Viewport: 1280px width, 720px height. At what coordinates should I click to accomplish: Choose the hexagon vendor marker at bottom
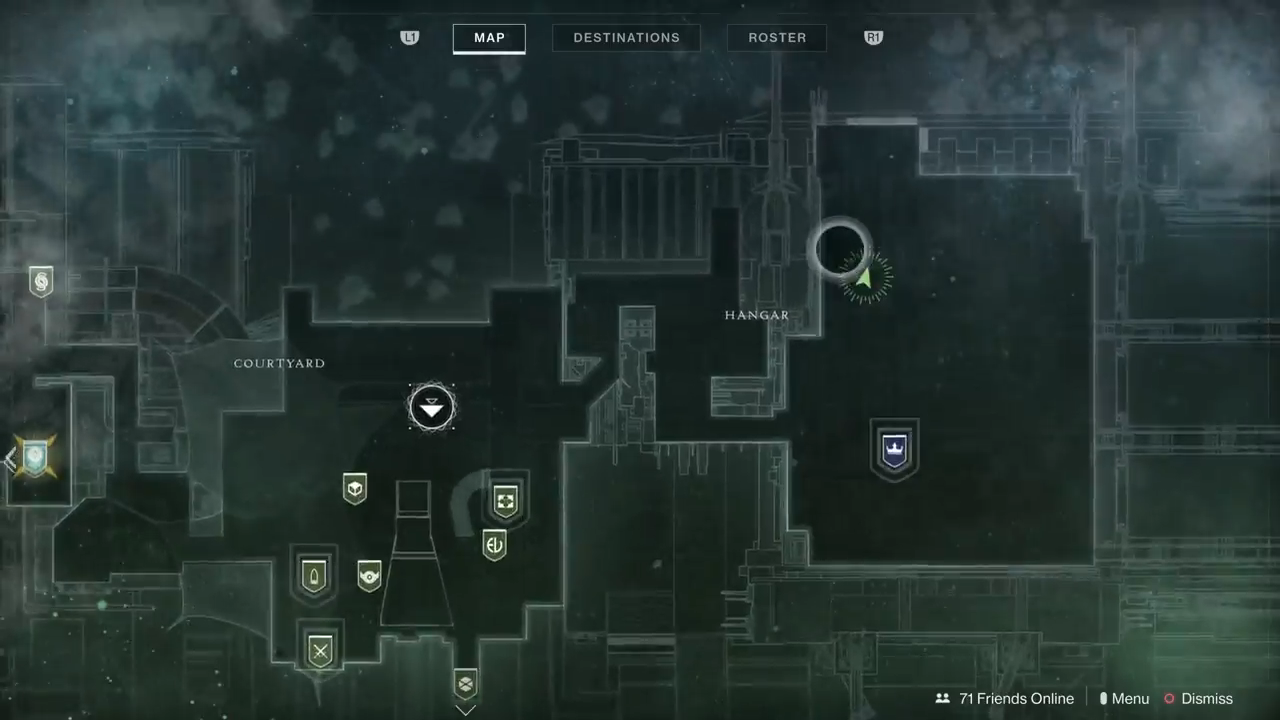[x=465, y=684]
